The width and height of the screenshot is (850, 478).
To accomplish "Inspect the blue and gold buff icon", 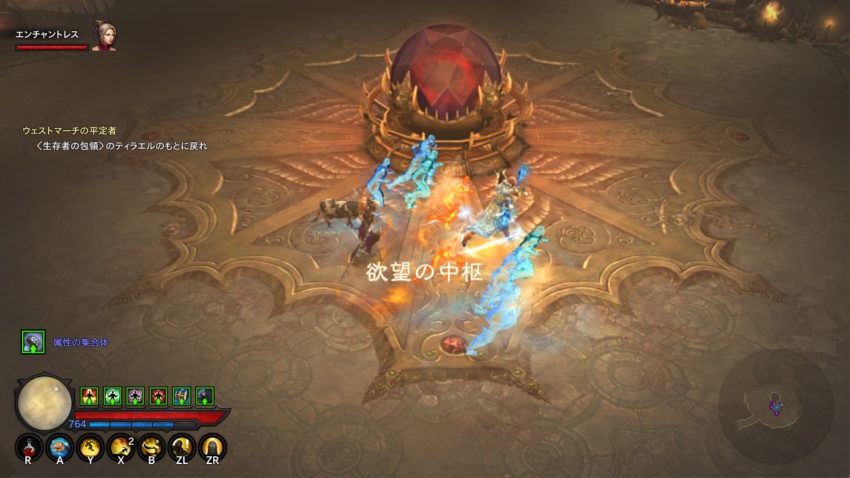I will pos(181,396).
